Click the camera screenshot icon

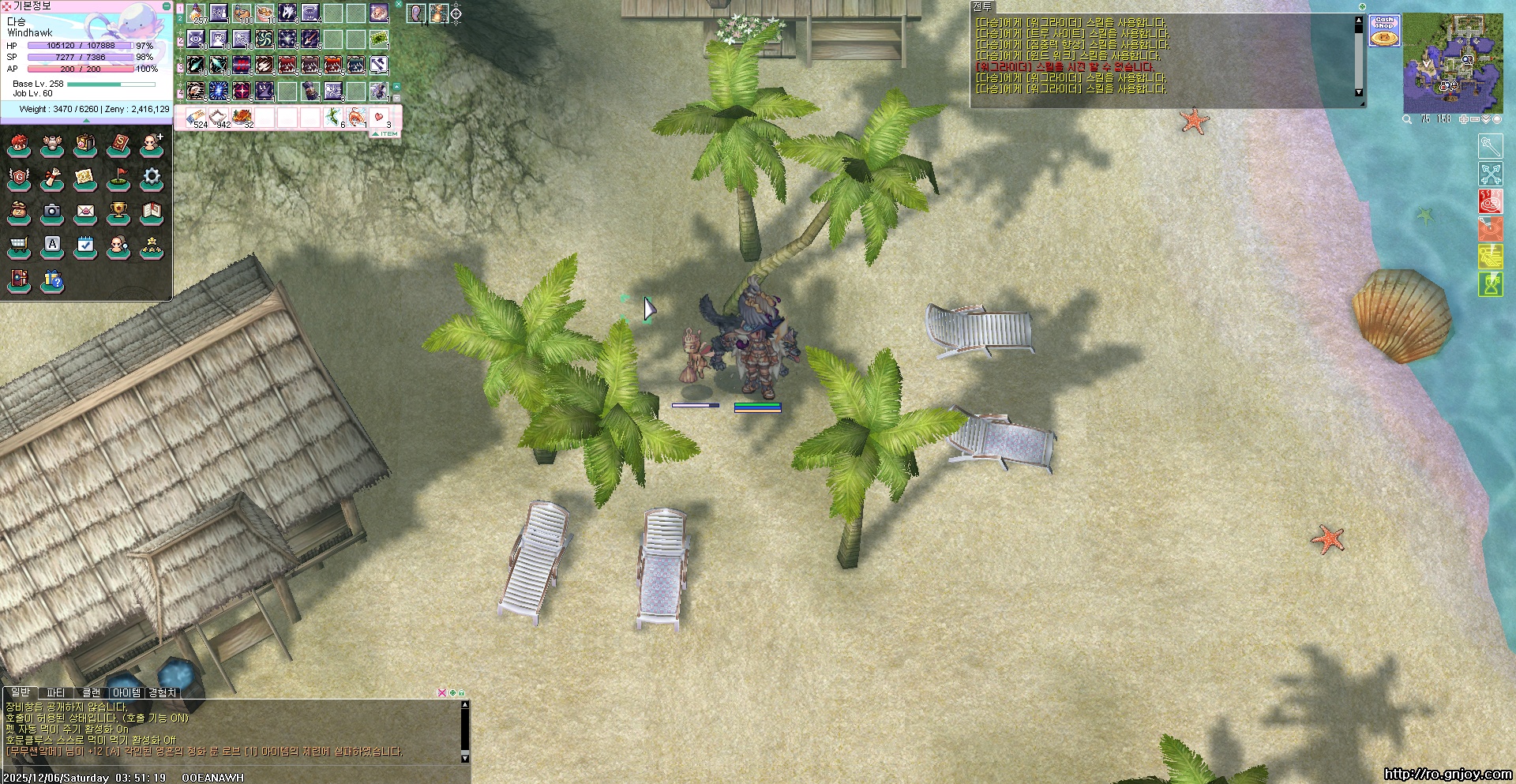[x=52, y=212]
